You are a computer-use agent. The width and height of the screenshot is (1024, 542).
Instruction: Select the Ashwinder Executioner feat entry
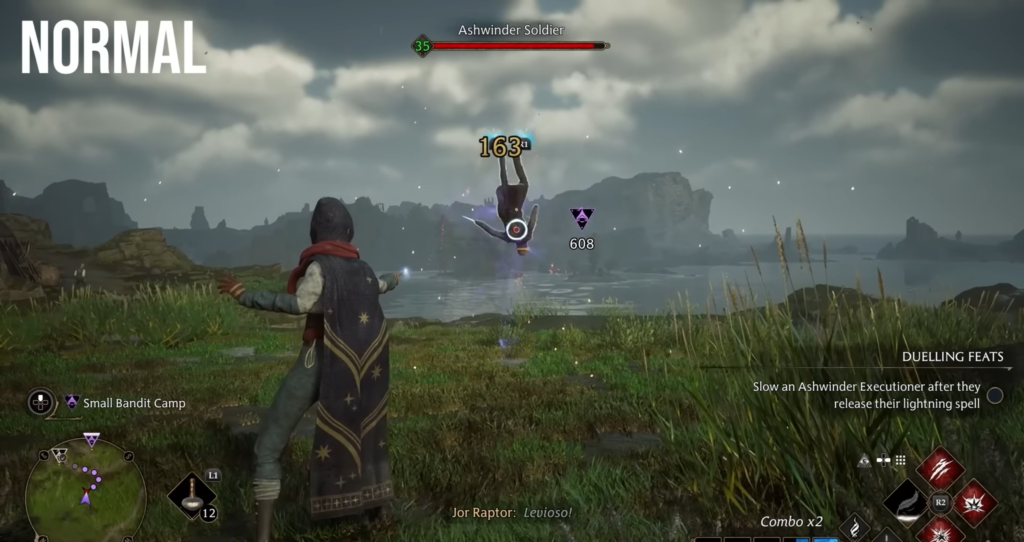tap(867, 395)
